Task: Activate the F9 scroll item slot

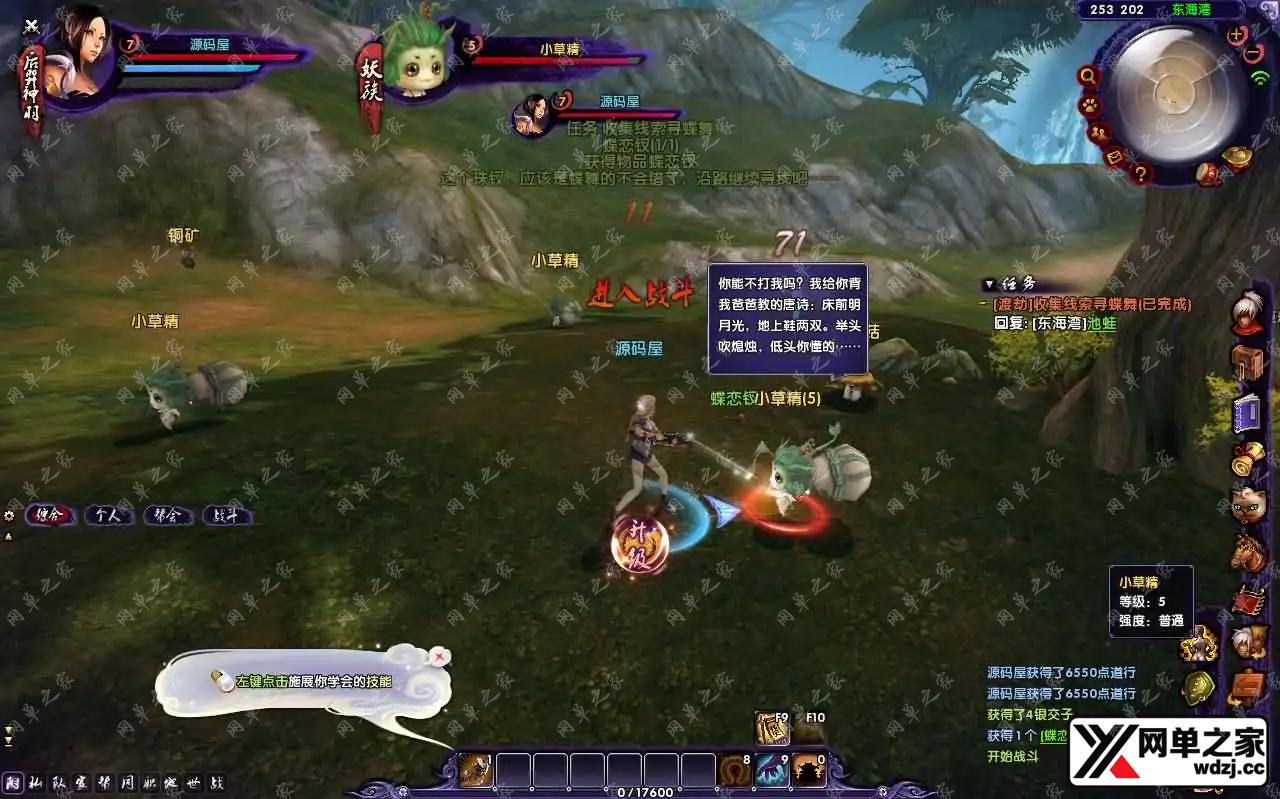Action: 771,731
